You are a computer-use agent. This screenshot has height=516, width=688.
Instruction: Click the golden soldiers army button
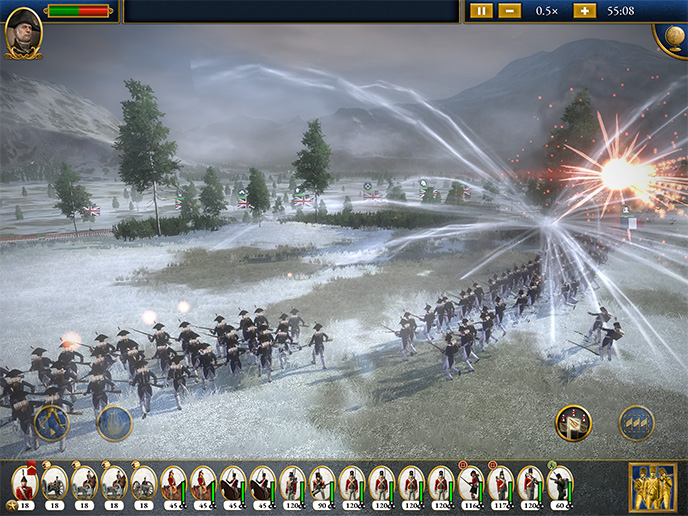coord(652,487)
